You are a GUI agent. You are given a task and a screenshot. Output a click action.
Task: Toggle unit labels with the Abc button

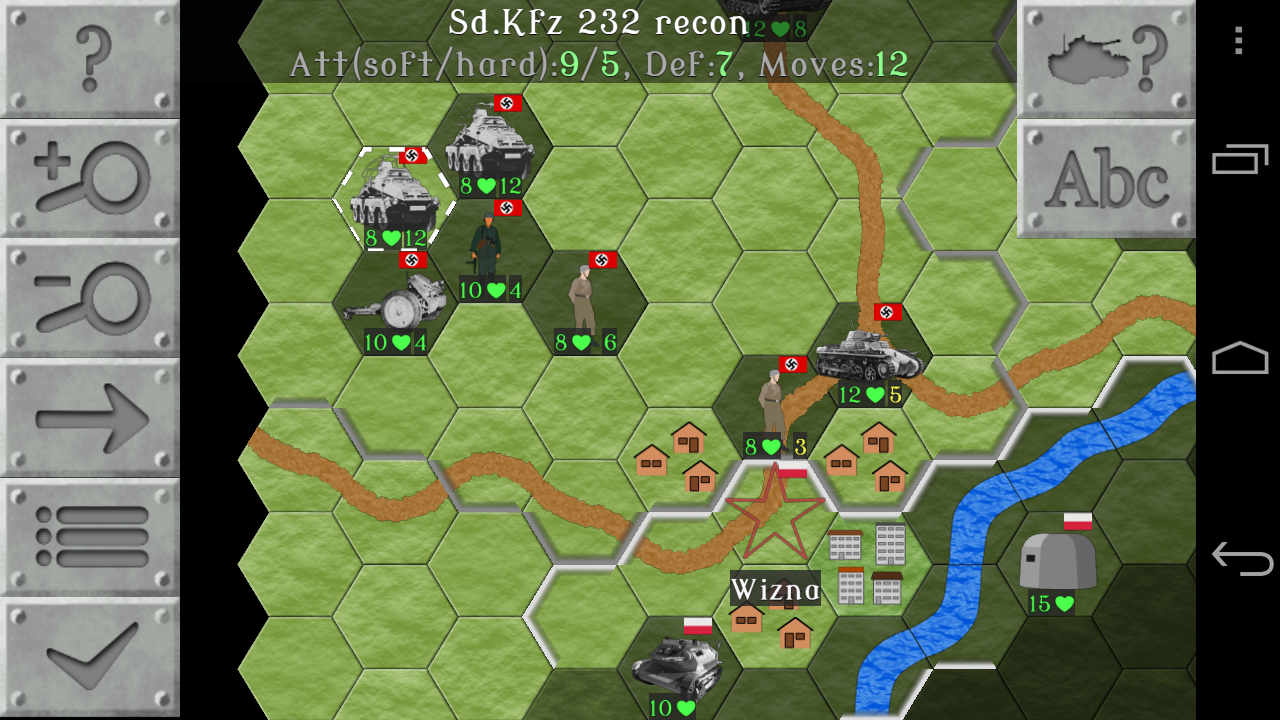pyautogui.click(x=1105, y=180)
